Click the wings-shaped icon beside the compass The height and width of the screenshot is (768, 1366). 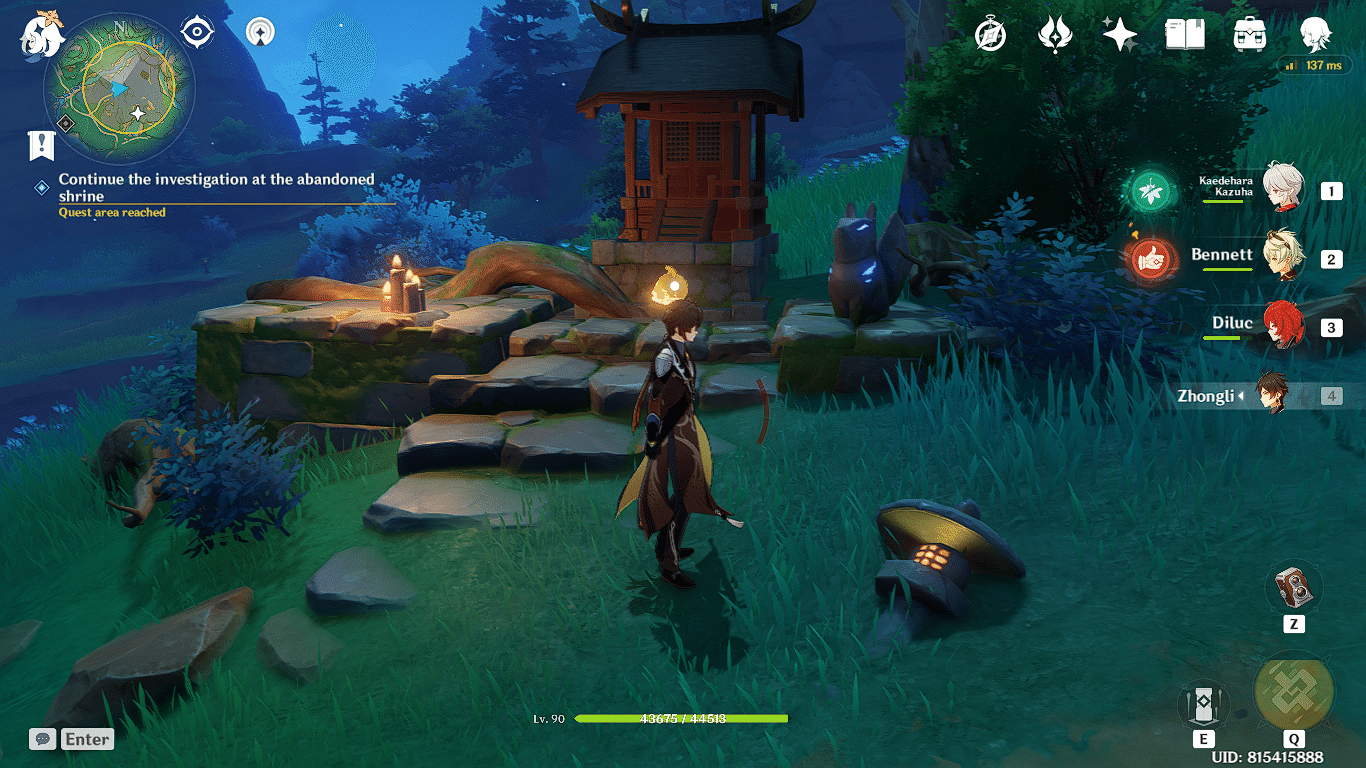click(x=1055, y=36)
